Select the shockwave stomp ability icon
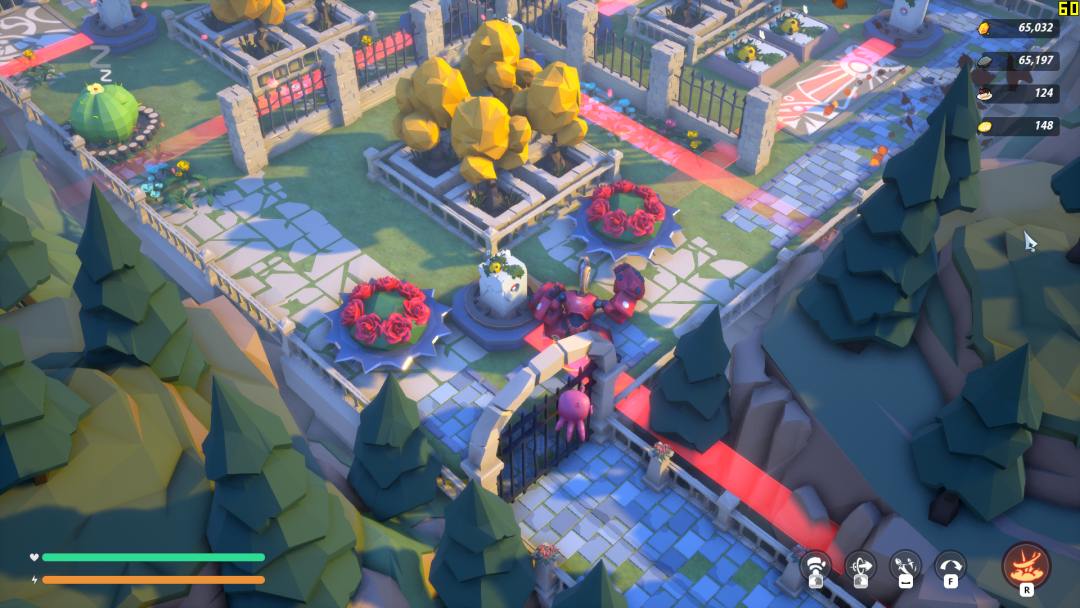 816,567
